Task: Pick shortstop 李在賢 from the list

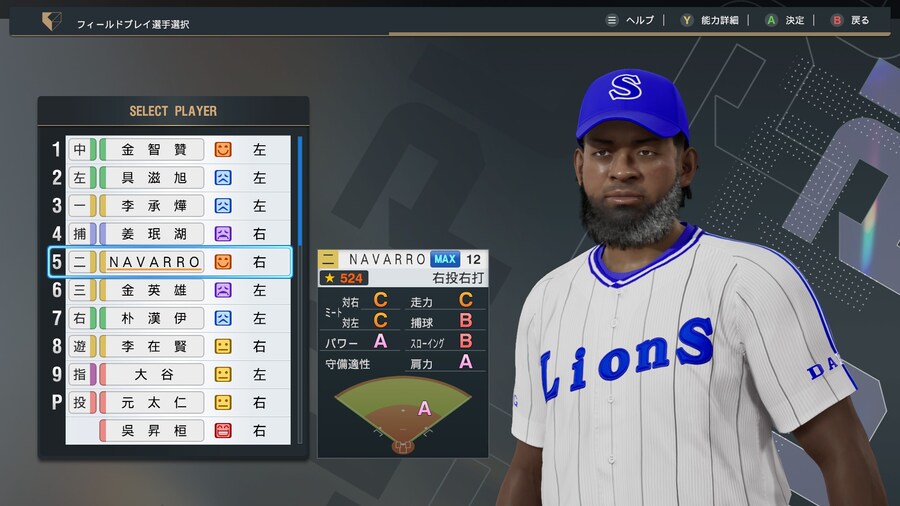Action: 155,346
